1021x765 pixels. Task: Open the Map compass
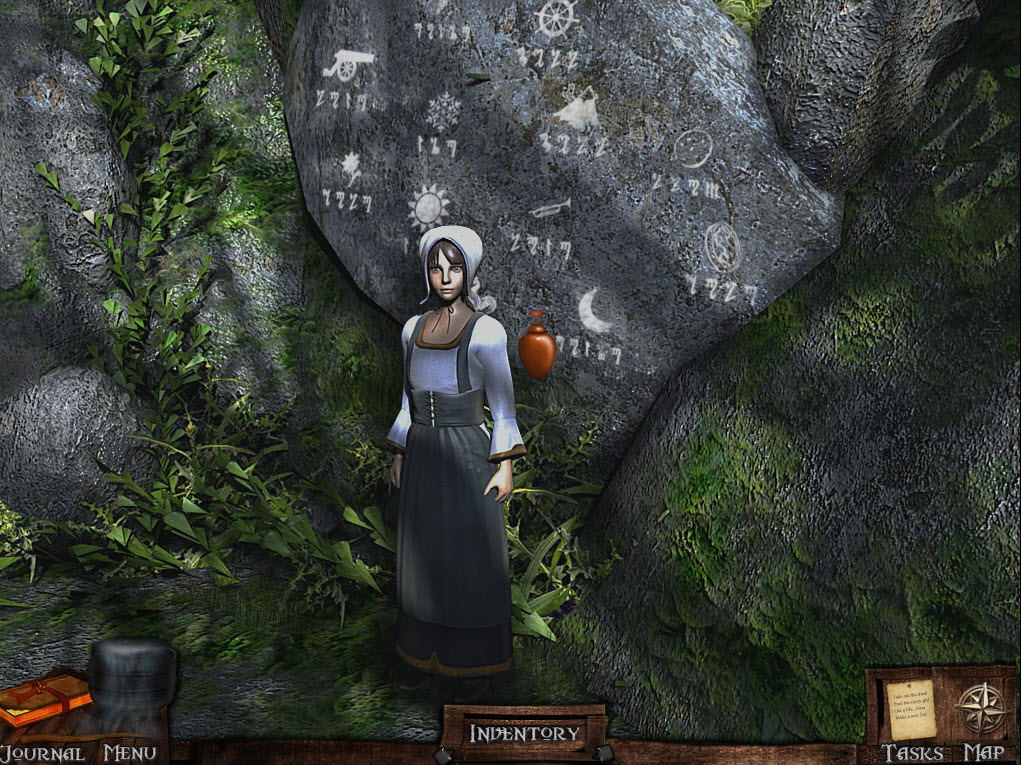pos(980,707)
